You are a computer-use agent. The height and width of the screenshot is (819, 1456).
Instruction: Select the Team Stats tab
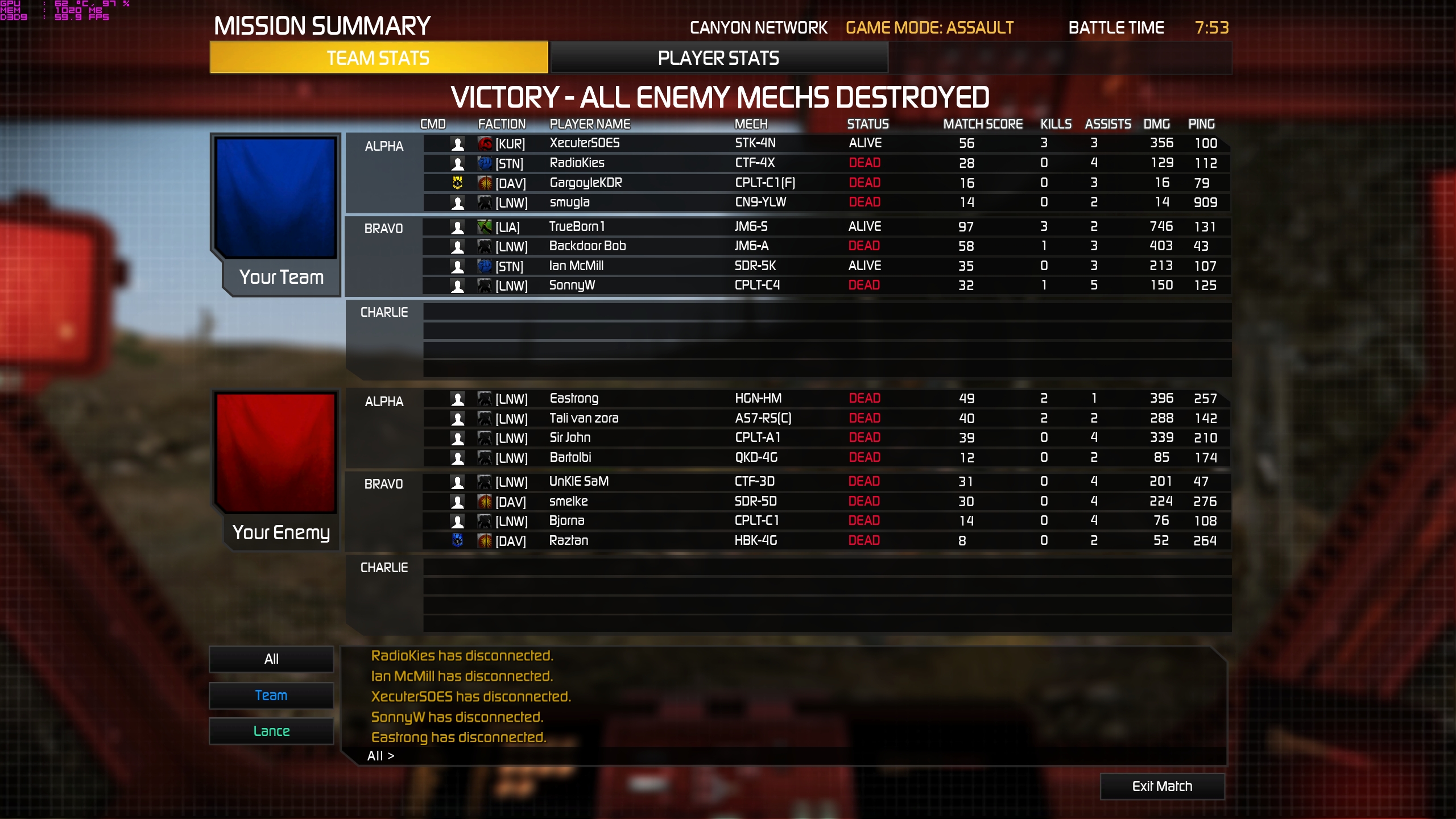click(x=378, y=58)
